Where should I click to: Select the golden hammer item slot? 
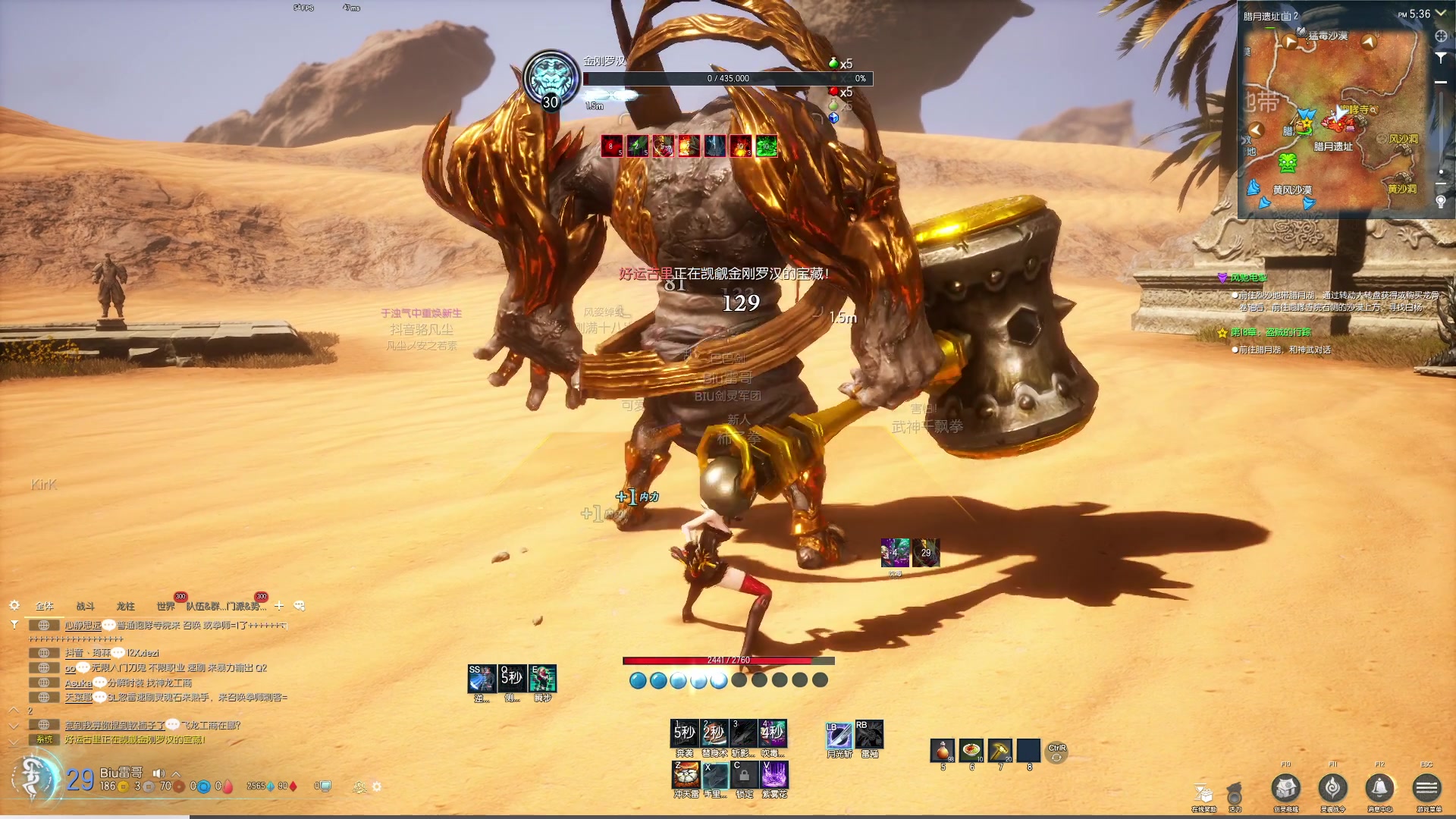click(x=999, y=750)
